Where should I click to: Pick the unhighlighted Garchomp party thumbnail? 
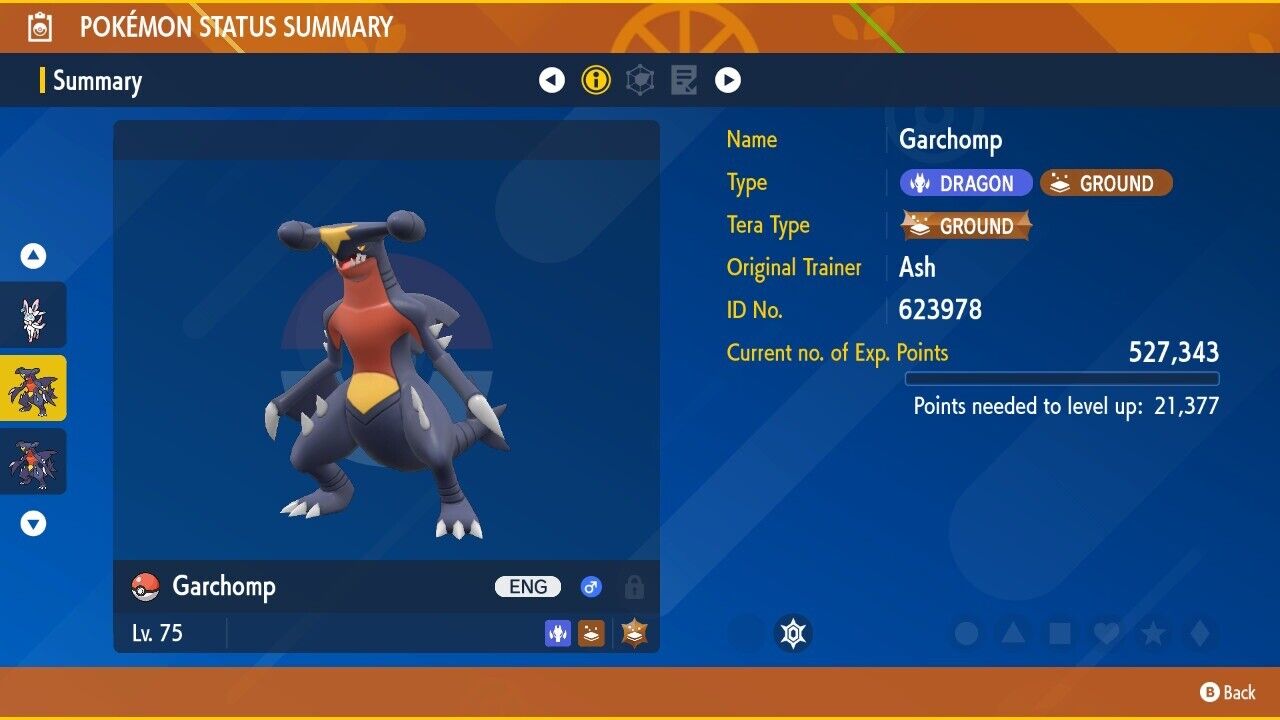pyautogui.click(x=33, y=461)
